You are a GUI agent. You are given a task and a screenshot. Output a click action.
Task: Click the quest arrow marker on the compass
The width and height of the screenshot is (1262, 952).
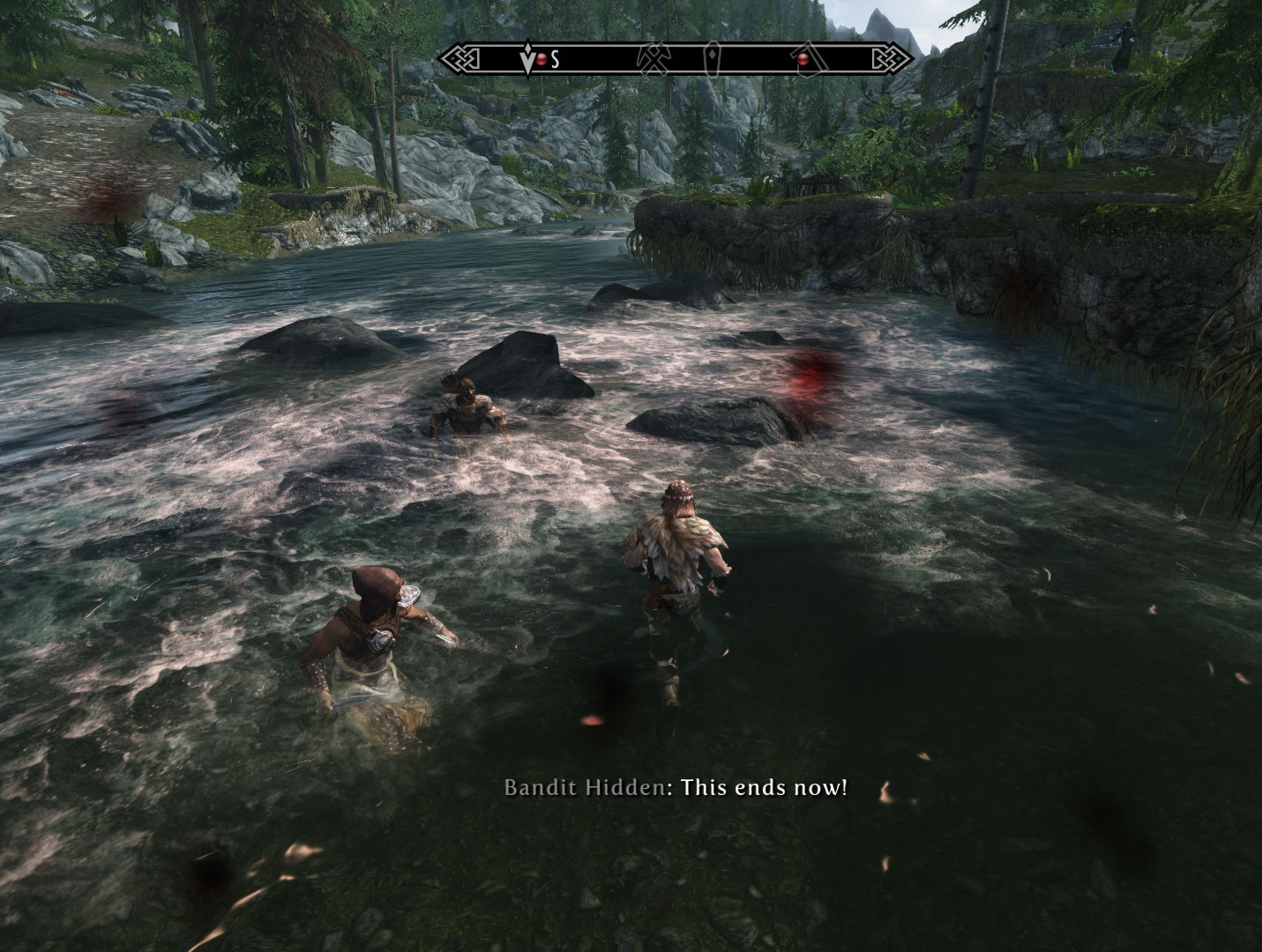coord(529,60)
